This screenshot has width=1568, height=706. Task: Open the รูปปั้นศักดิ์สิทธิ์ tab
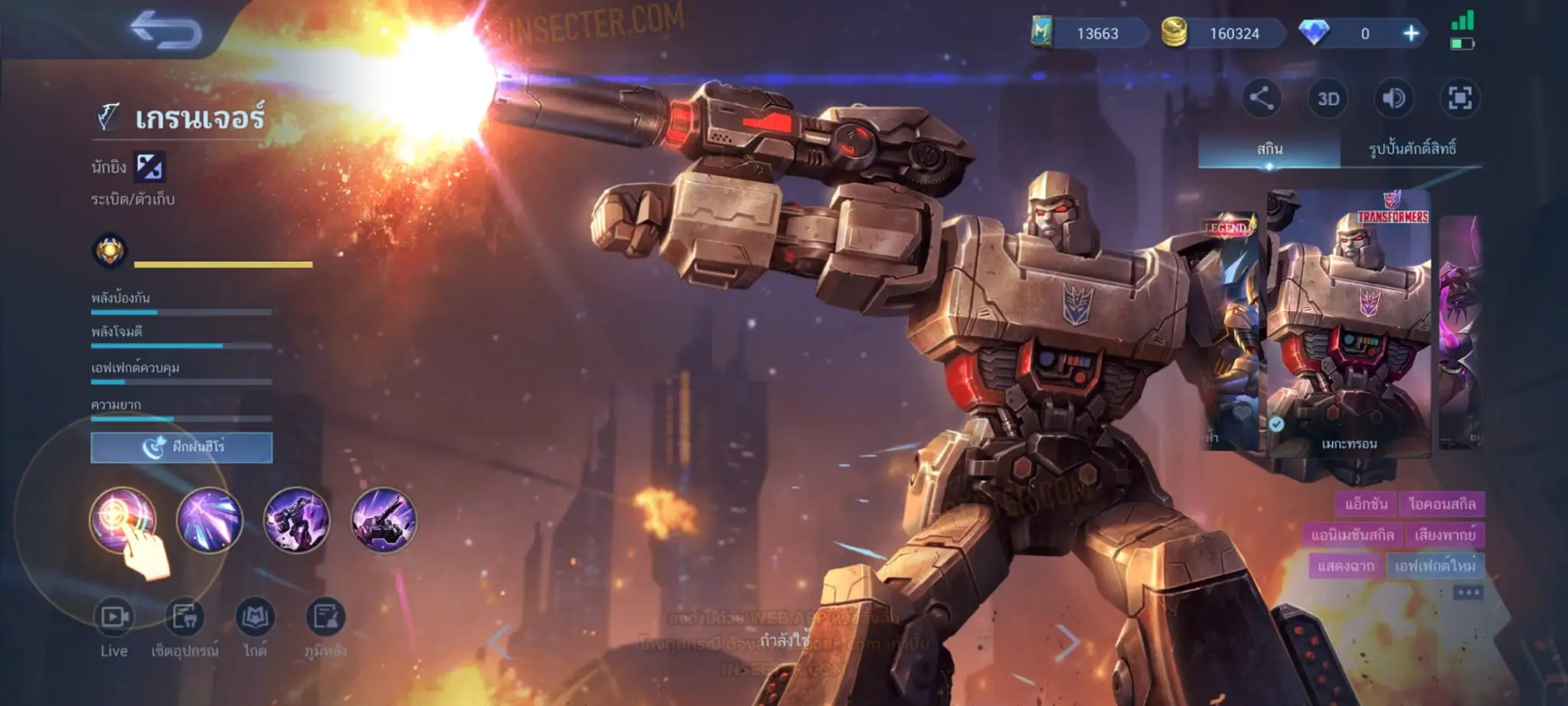pos(1412,149)
